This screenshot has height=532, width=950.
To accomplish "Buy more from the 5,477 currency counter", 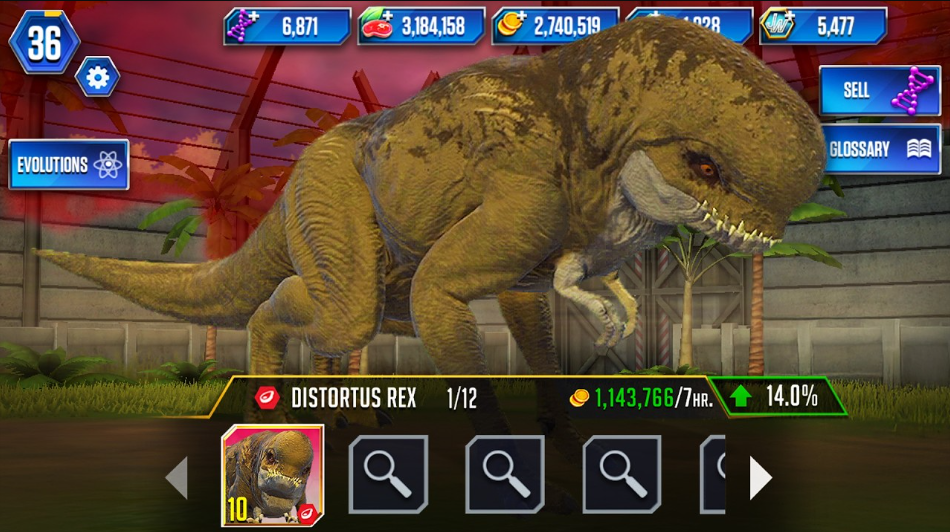I will pos(777,26).
